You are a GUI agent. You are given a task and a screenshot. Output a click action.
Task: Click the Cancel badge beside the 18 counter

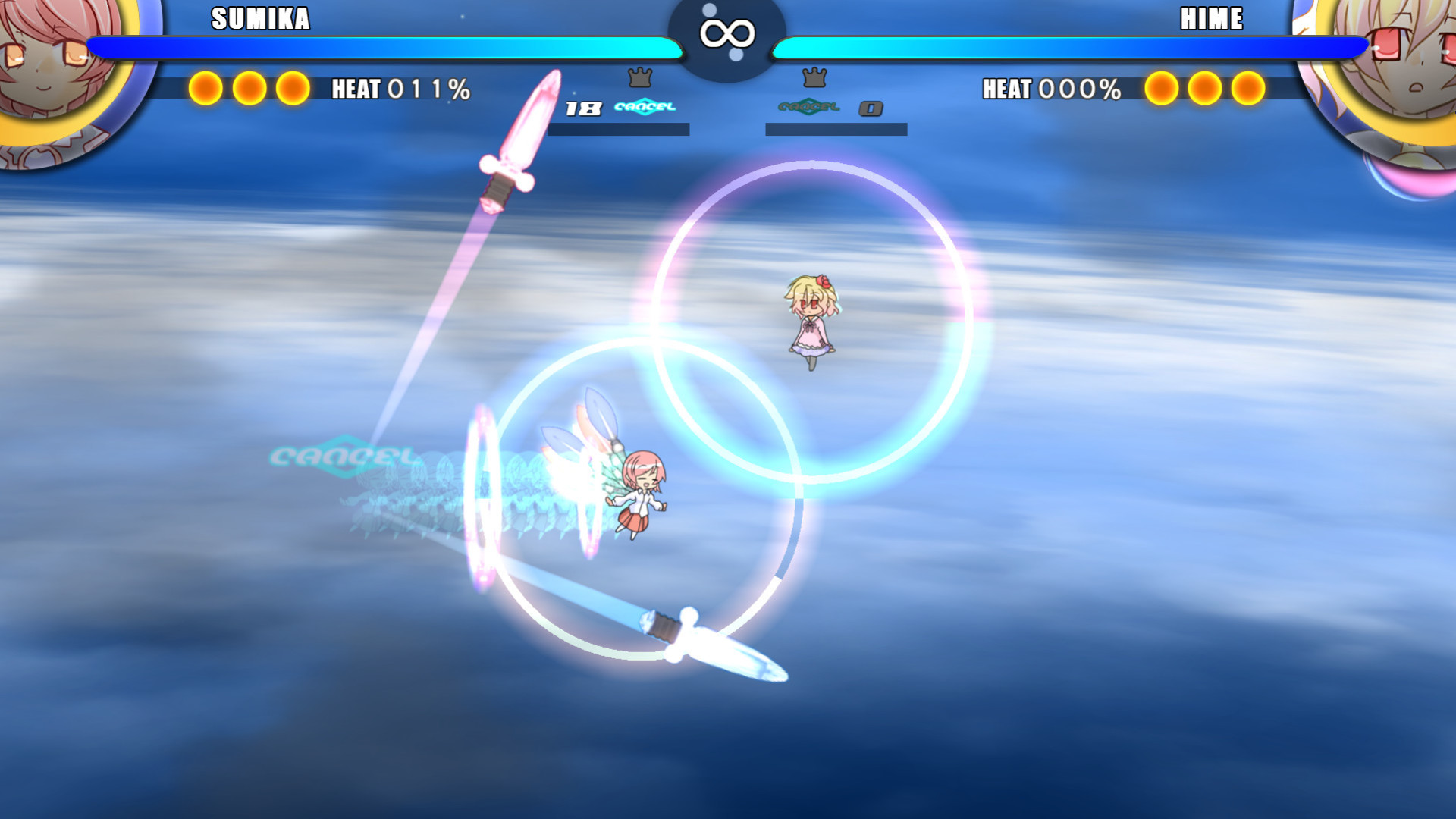pyautogui.click(x=645, y=107)
